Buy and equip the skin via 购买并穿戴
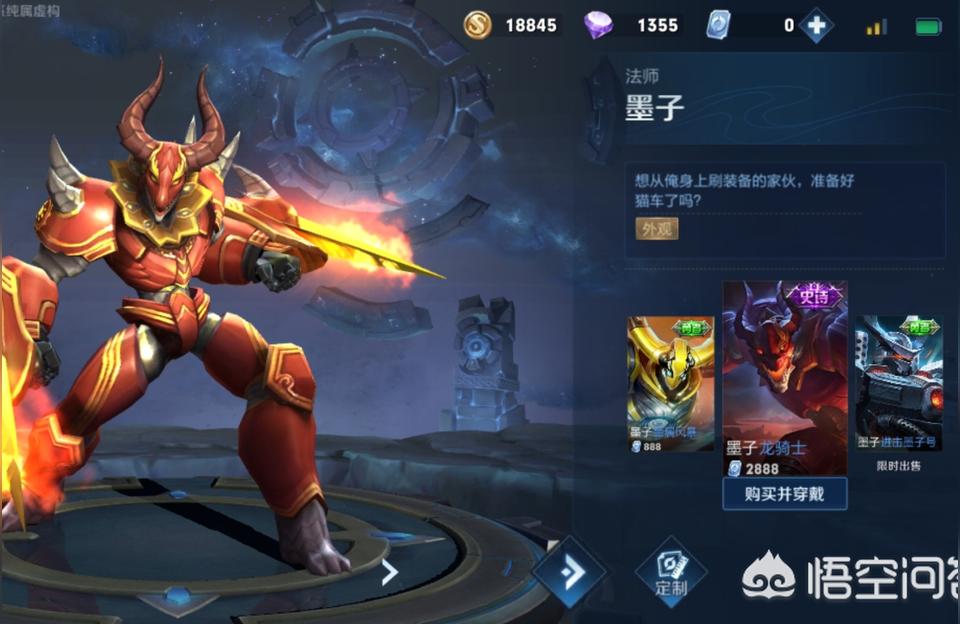Image resolution: width=960 pixels, height=624 pixels. pos(785,494)
